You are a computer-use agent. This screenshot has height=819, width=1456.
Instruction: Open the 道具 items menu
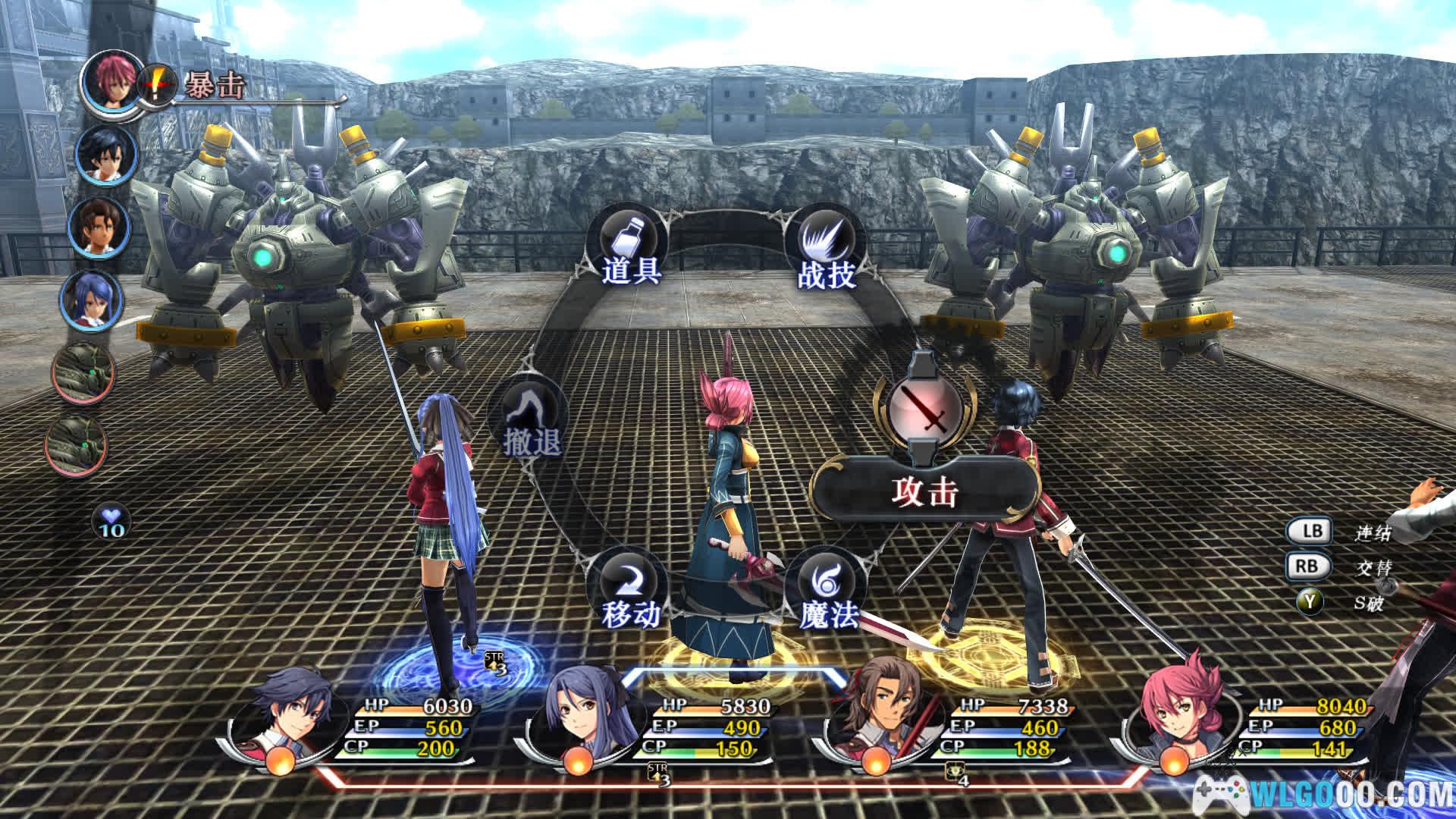[631, 250]
